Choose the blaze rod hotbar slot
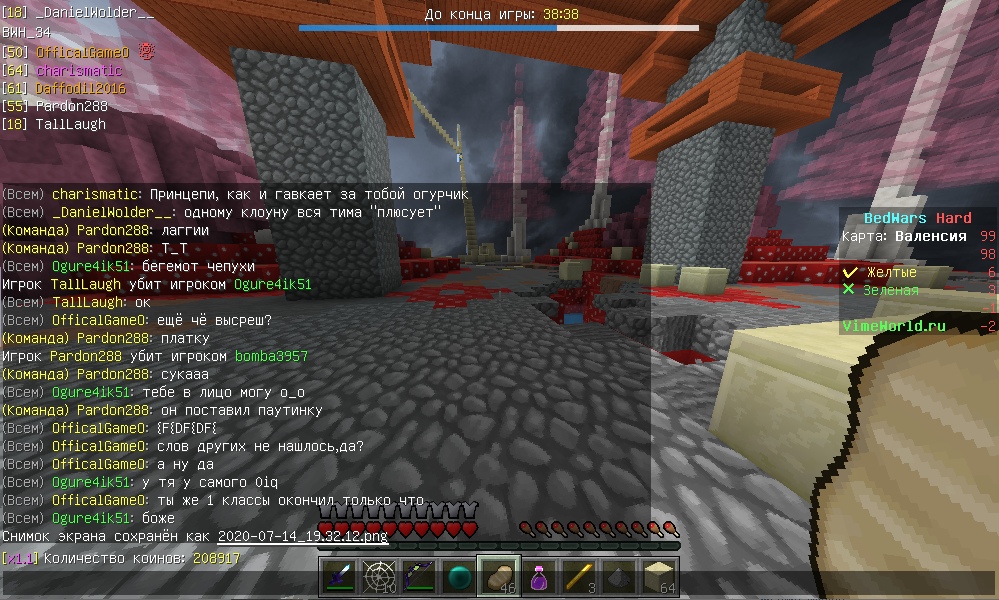The width and height of the screenshot is (999, 600). [x=579, y=577]
